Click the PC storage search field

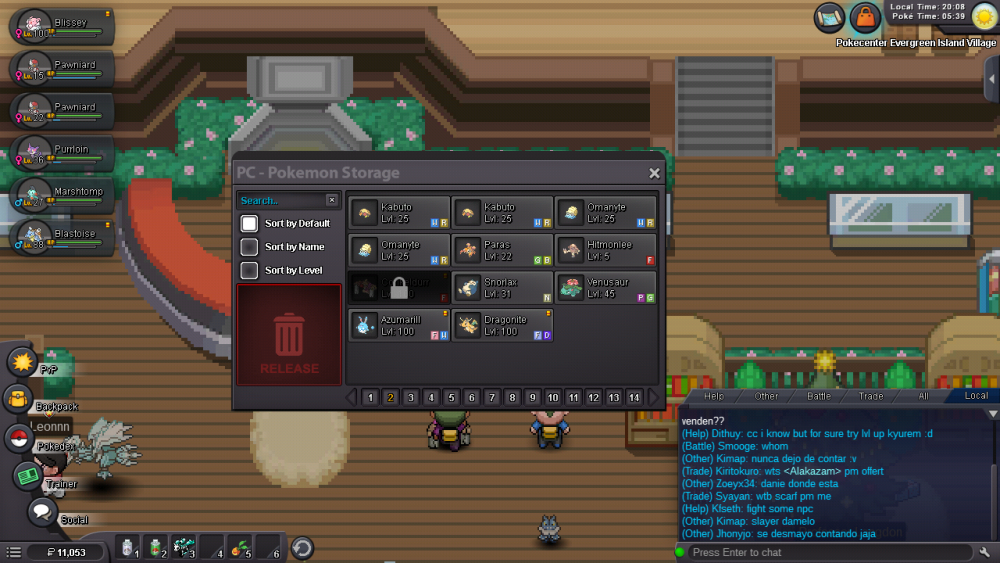pos(282,201)
